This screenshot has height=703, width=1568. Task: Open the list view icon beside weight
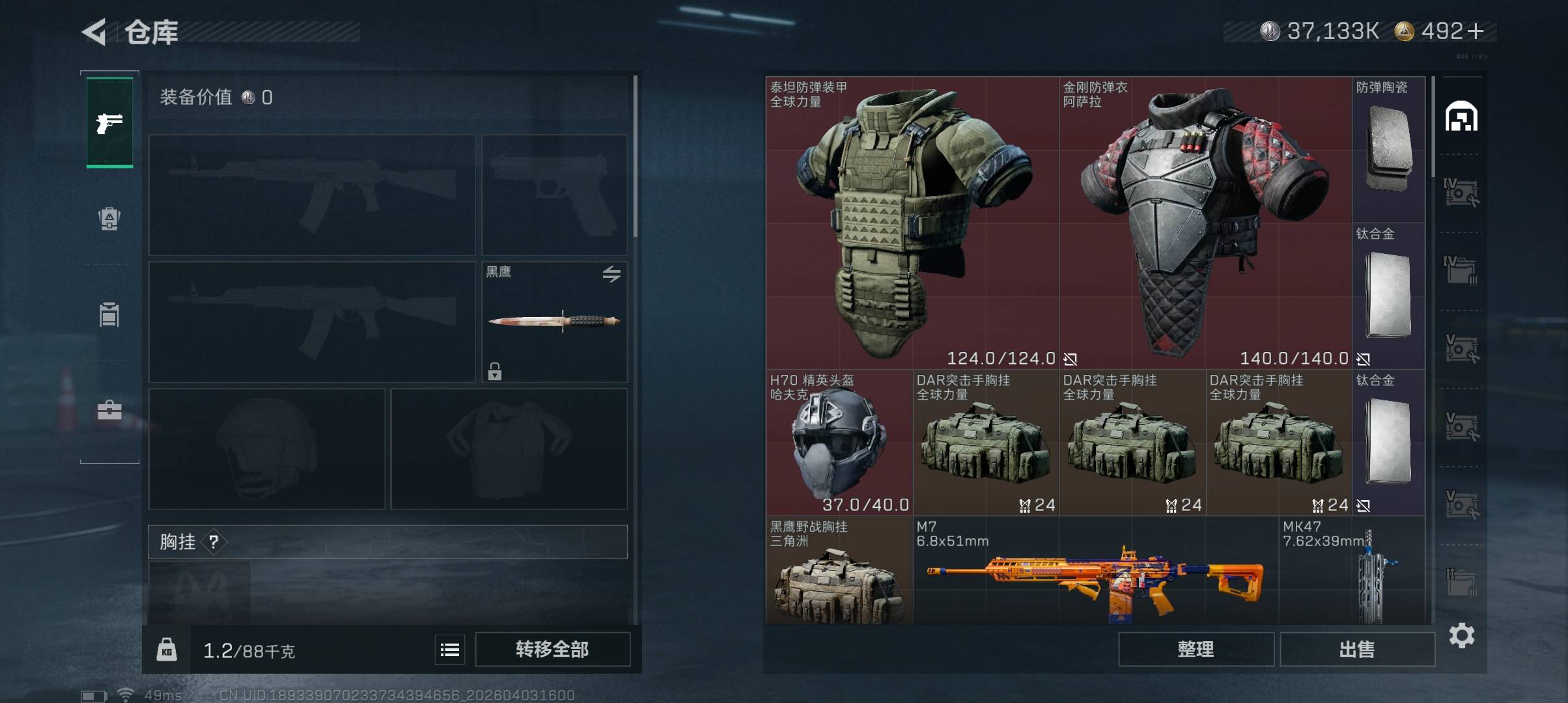[450, 650]
